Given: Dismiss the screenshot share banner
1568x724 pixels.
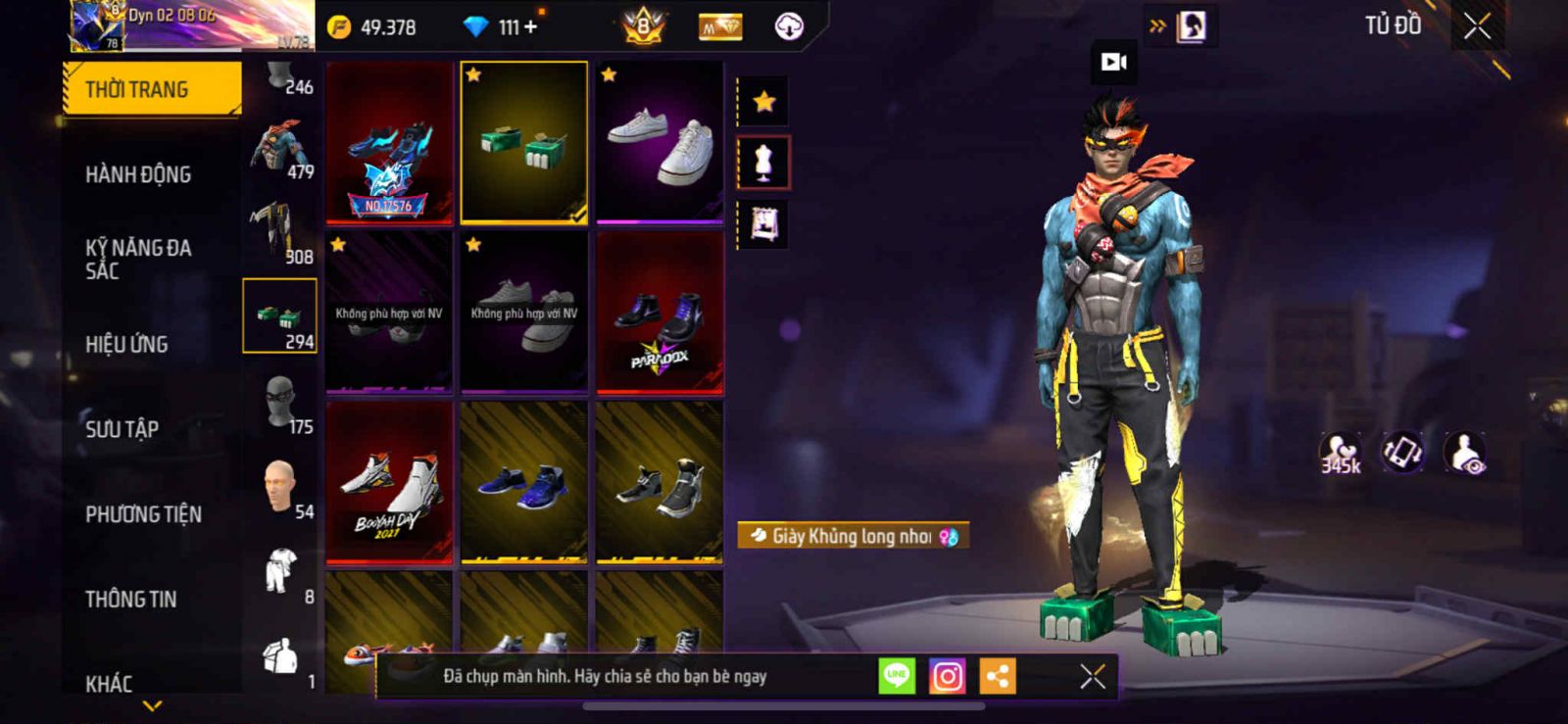Looking at the screenshot, I should pyautogui.click(x=1093, y=676).
